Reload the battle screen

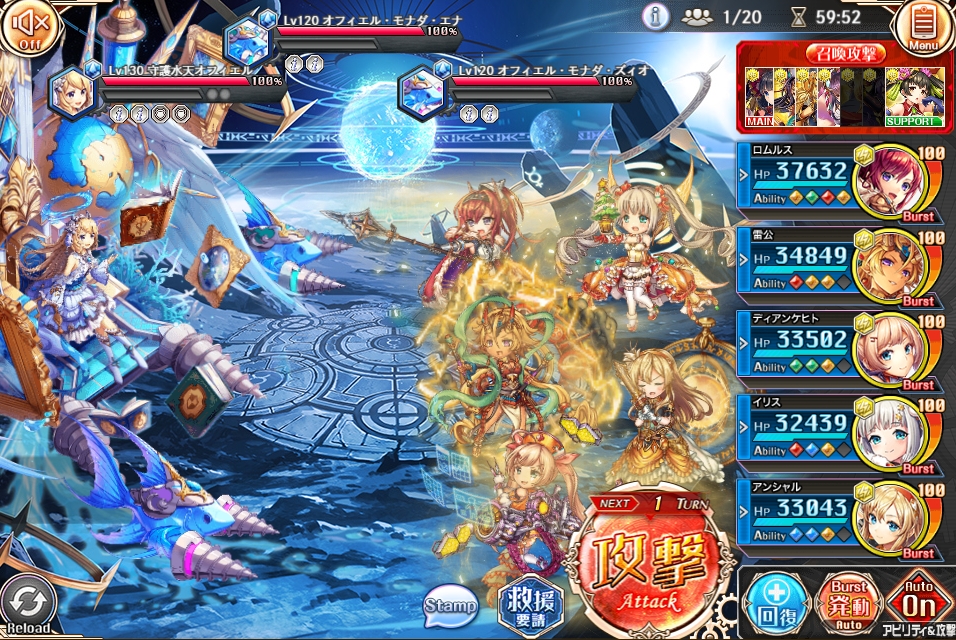[30, 606]
